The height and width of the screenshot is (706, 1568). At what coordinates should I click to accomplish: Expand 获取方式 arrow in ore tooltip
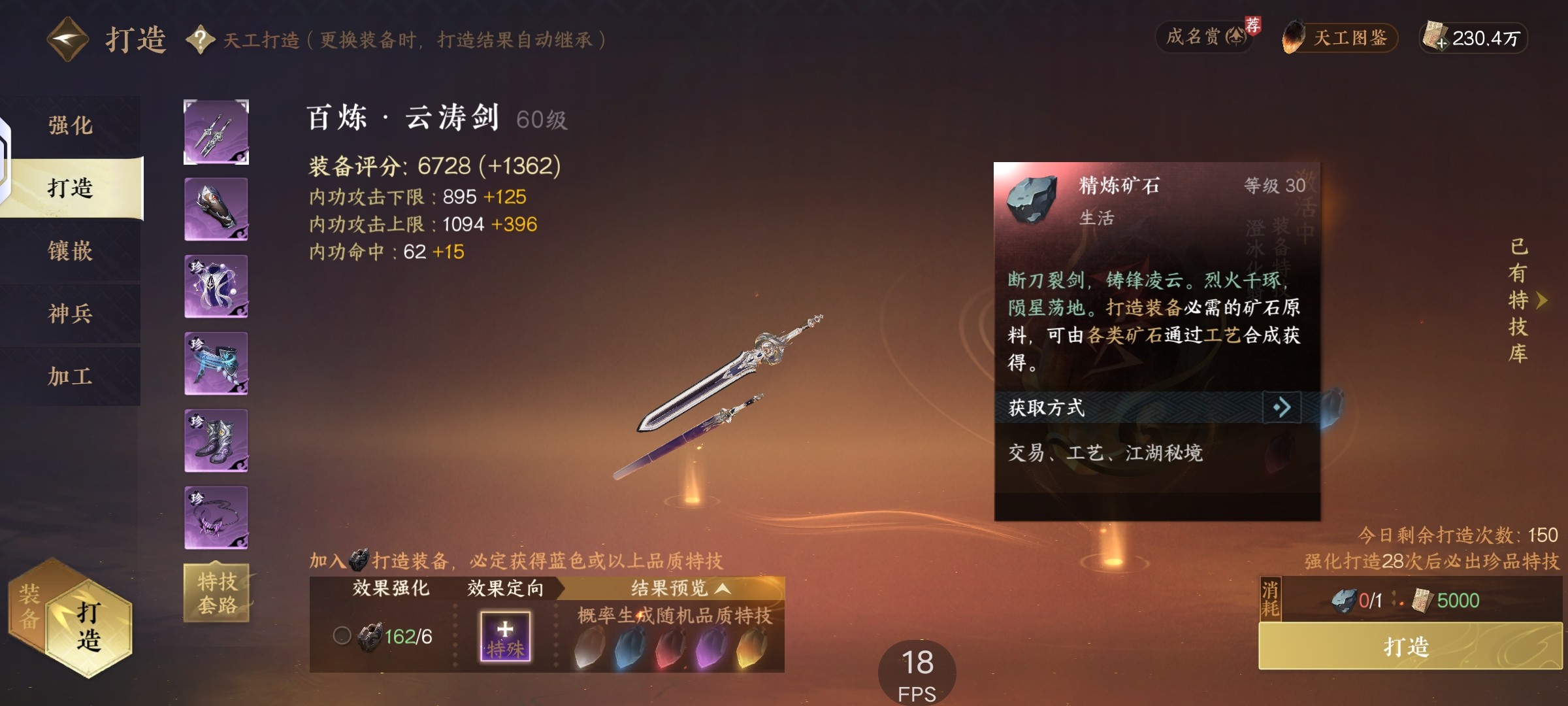point(1281,408)
